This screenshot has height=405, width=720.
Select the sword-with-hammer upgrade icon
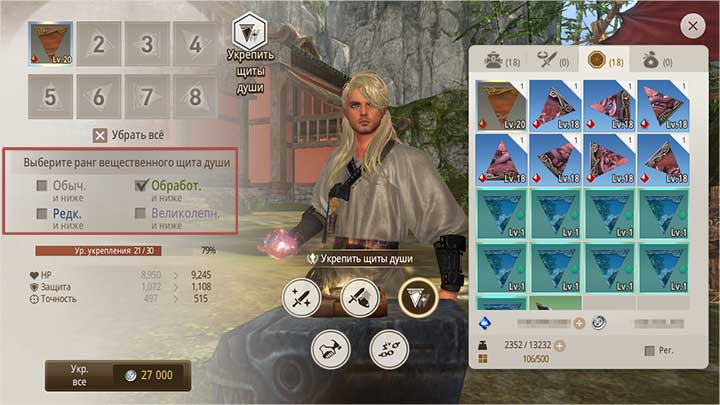[x=359, y=297]
